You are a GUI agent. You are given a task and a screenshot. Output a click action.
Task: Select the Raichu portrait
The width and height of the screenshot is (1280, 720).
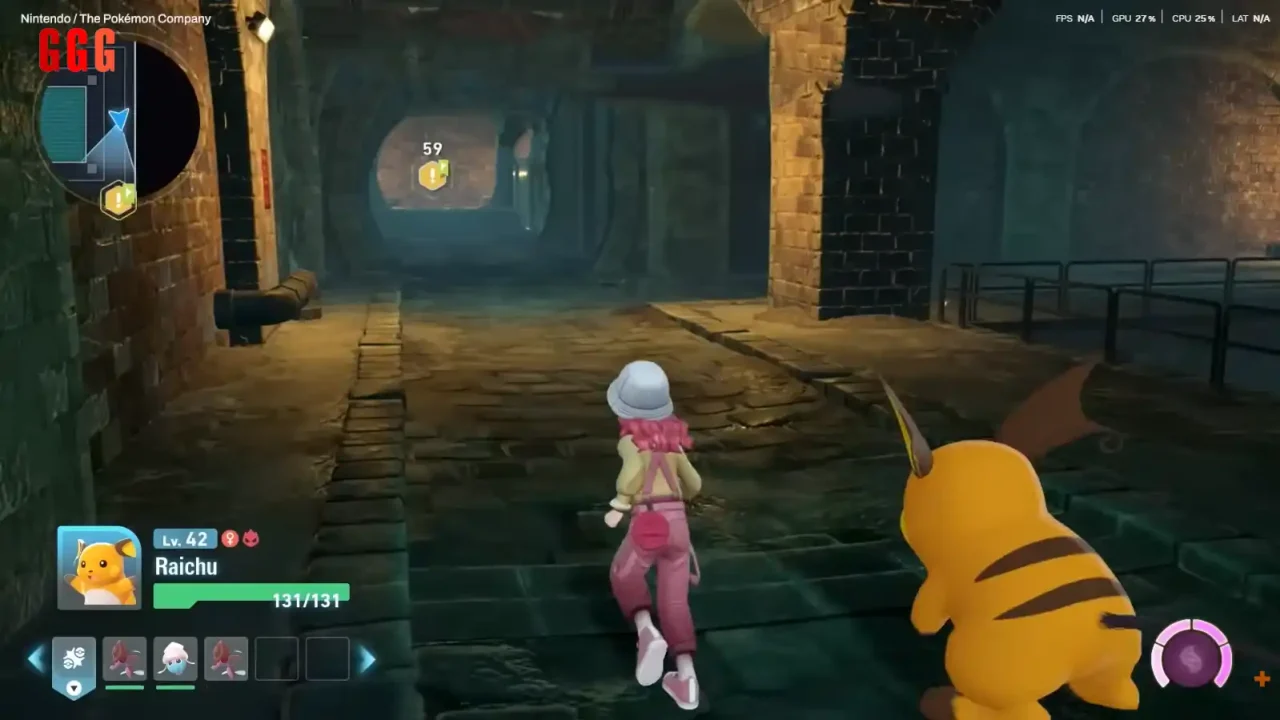pyautogui.click(x=99, y=567)
